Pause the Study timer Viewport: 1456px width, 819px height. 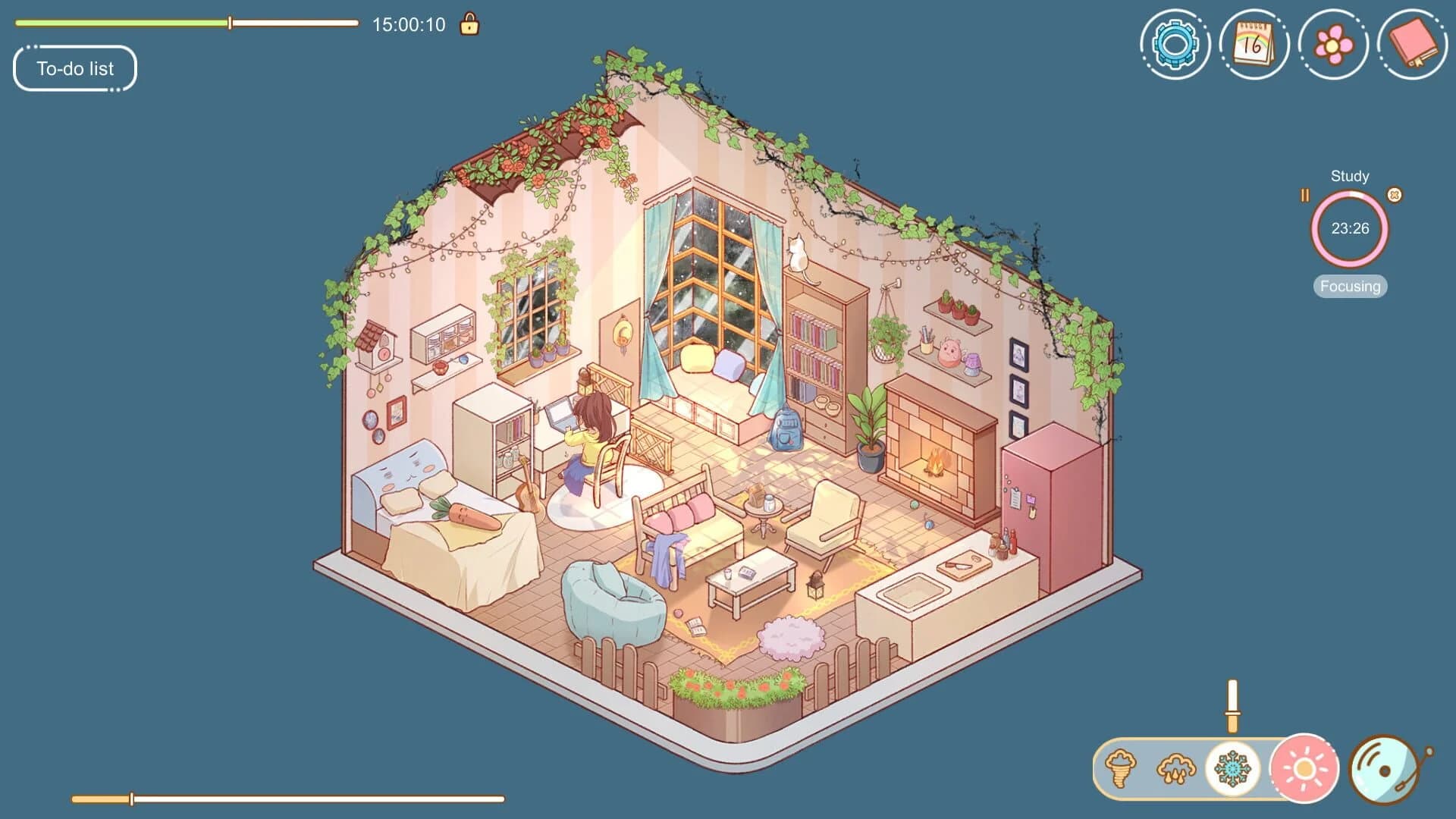[1305, 195]
